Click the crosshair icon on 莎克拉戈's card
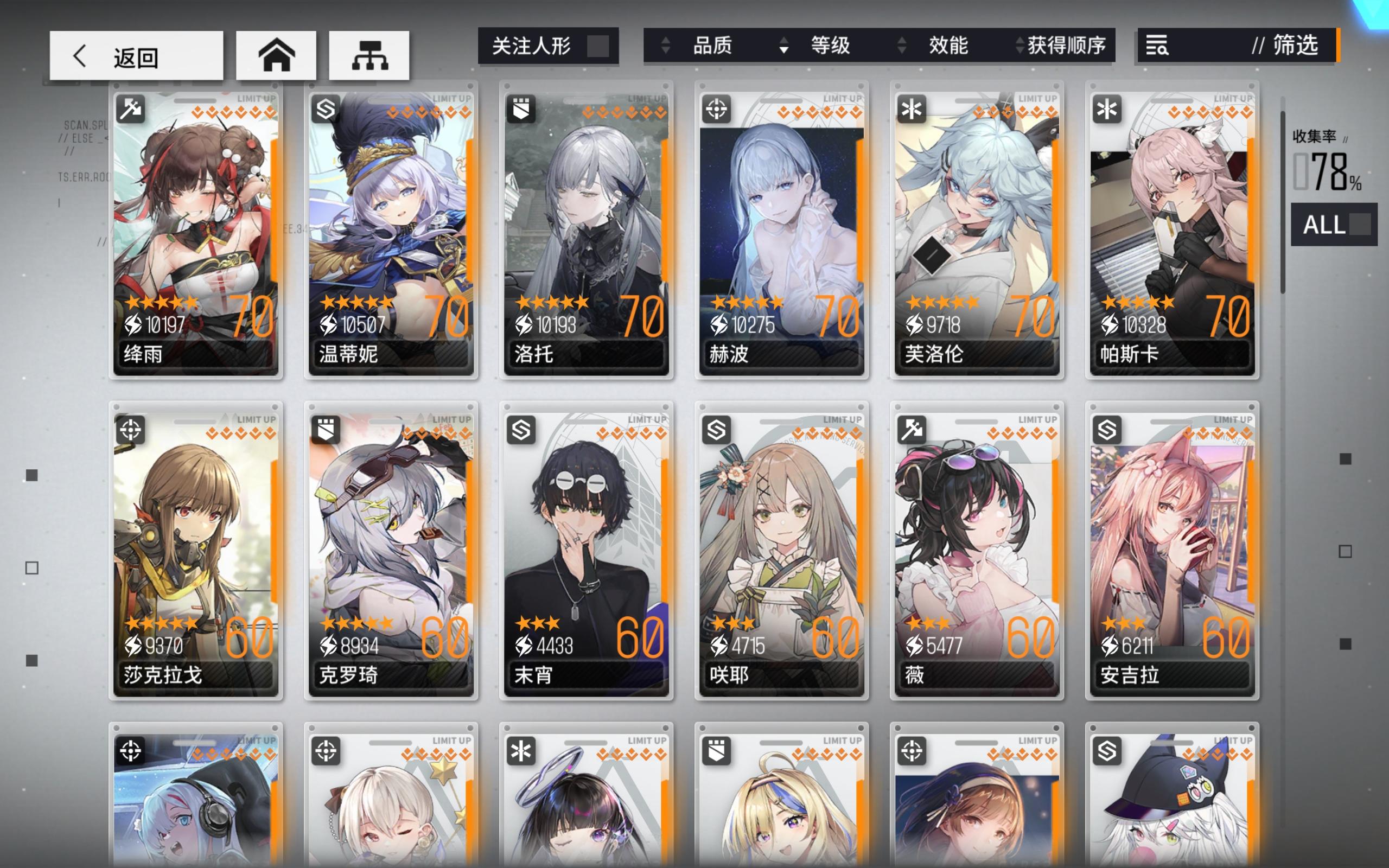The image size is (1389, 868). click(130, 430)
